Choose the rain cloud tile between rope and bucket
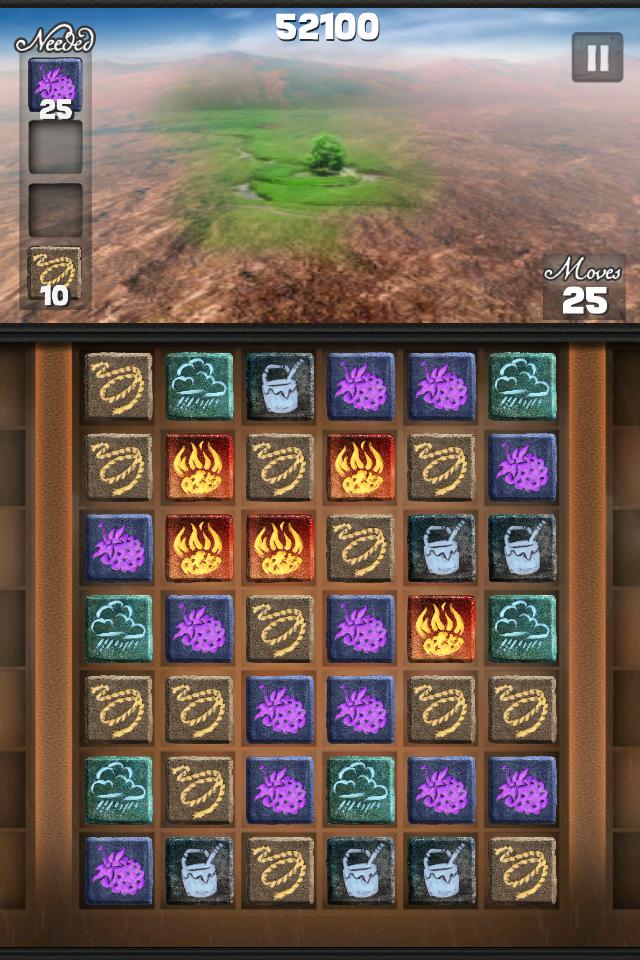 199,386
